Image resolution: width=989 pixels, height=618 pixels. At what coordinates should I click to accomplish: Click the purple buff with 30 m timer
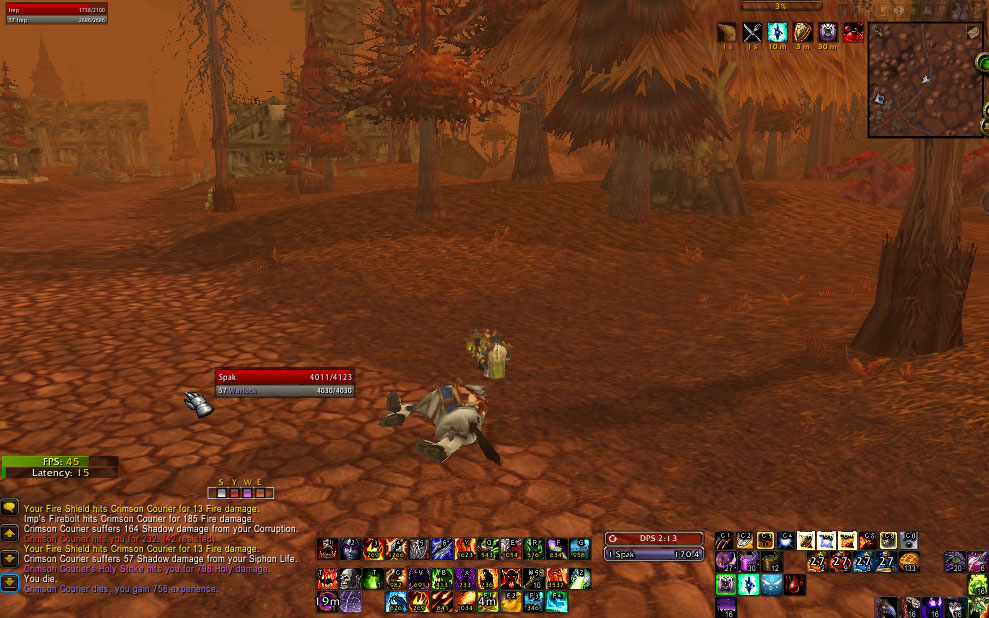click(828, 33)
